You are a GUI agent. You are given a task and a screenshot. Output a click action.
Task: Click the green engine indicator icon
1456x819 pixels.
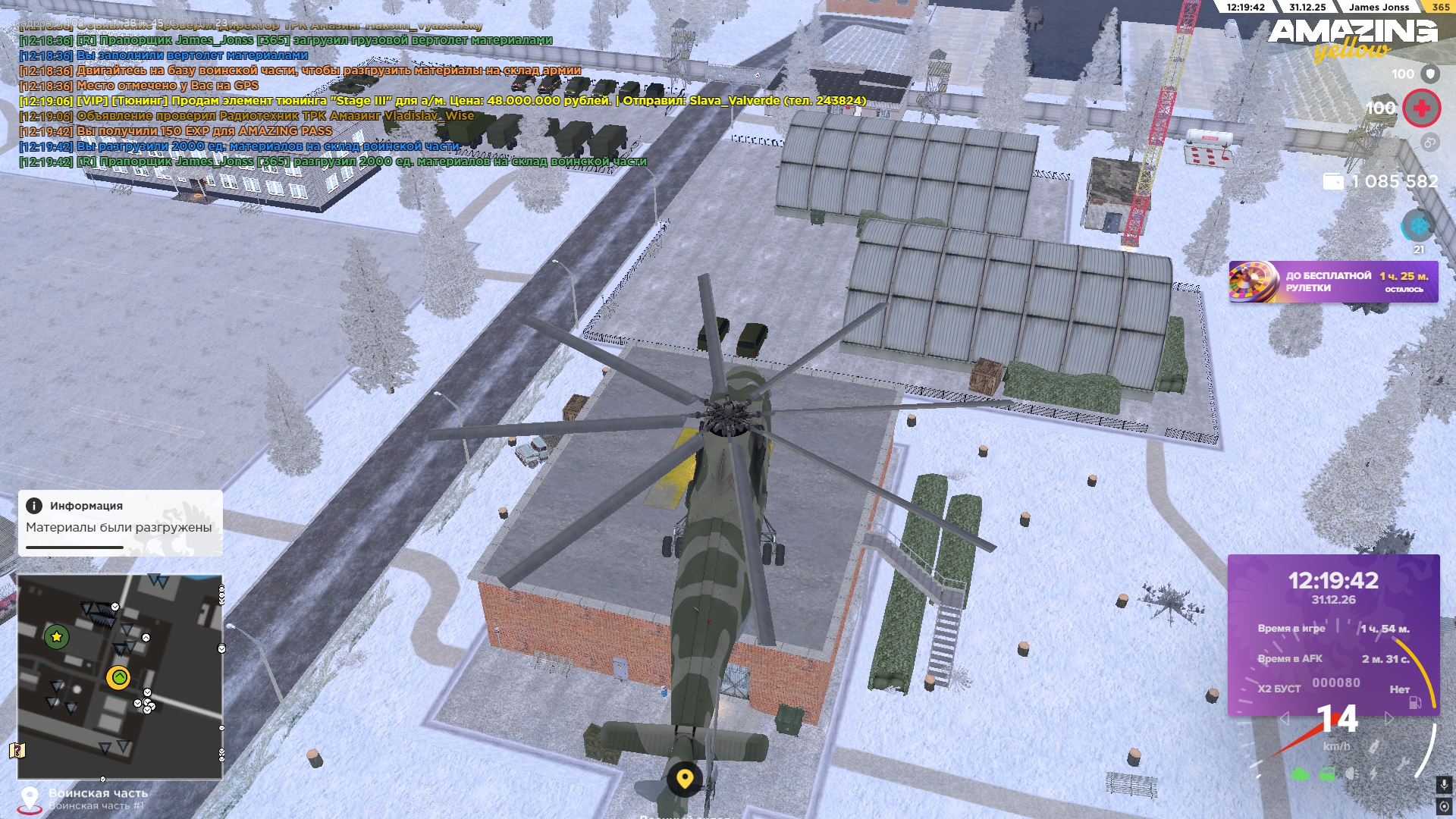click(x=1300, y=774)
